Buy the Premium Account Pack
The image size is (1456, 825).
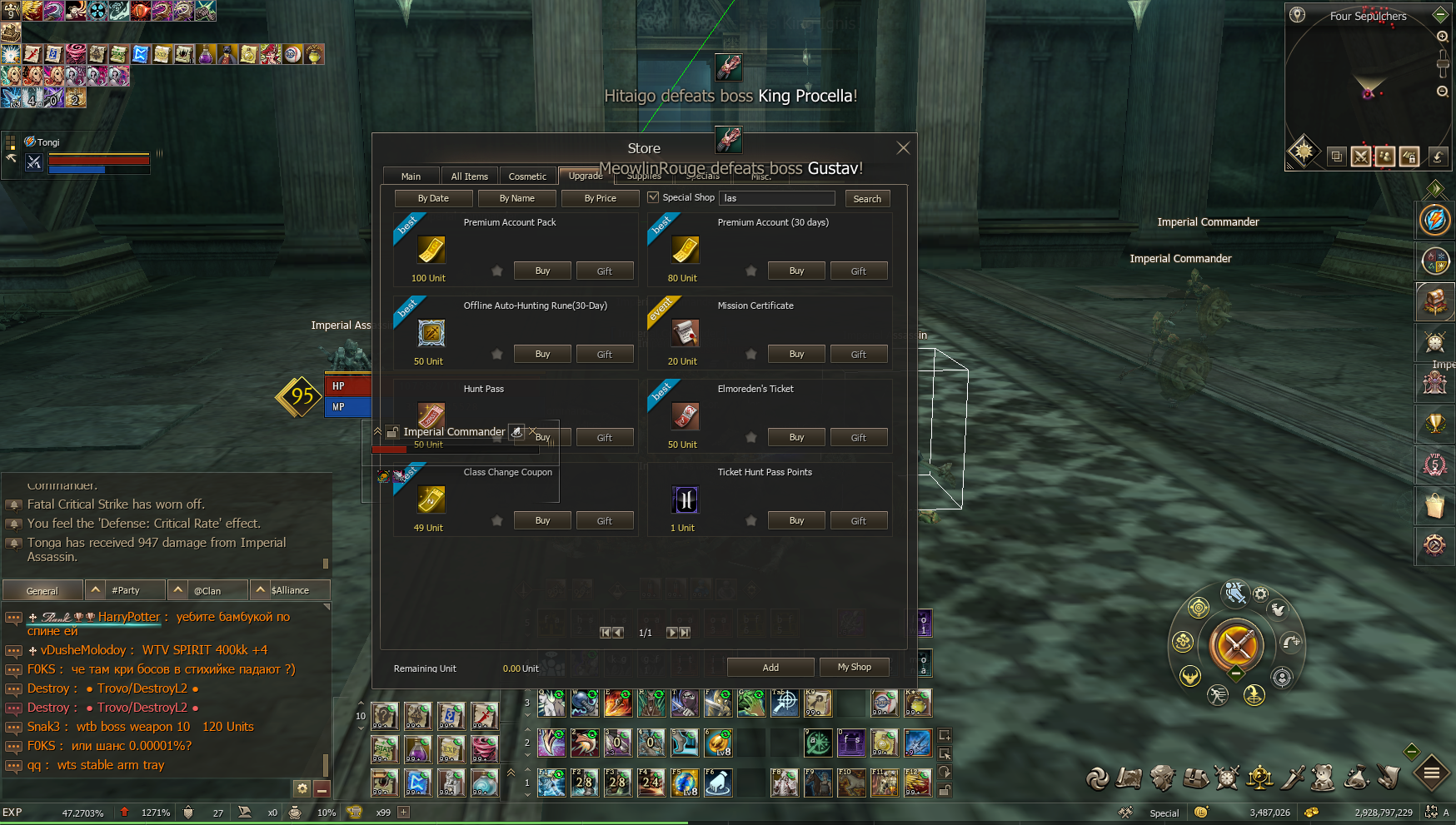point(542,271)
